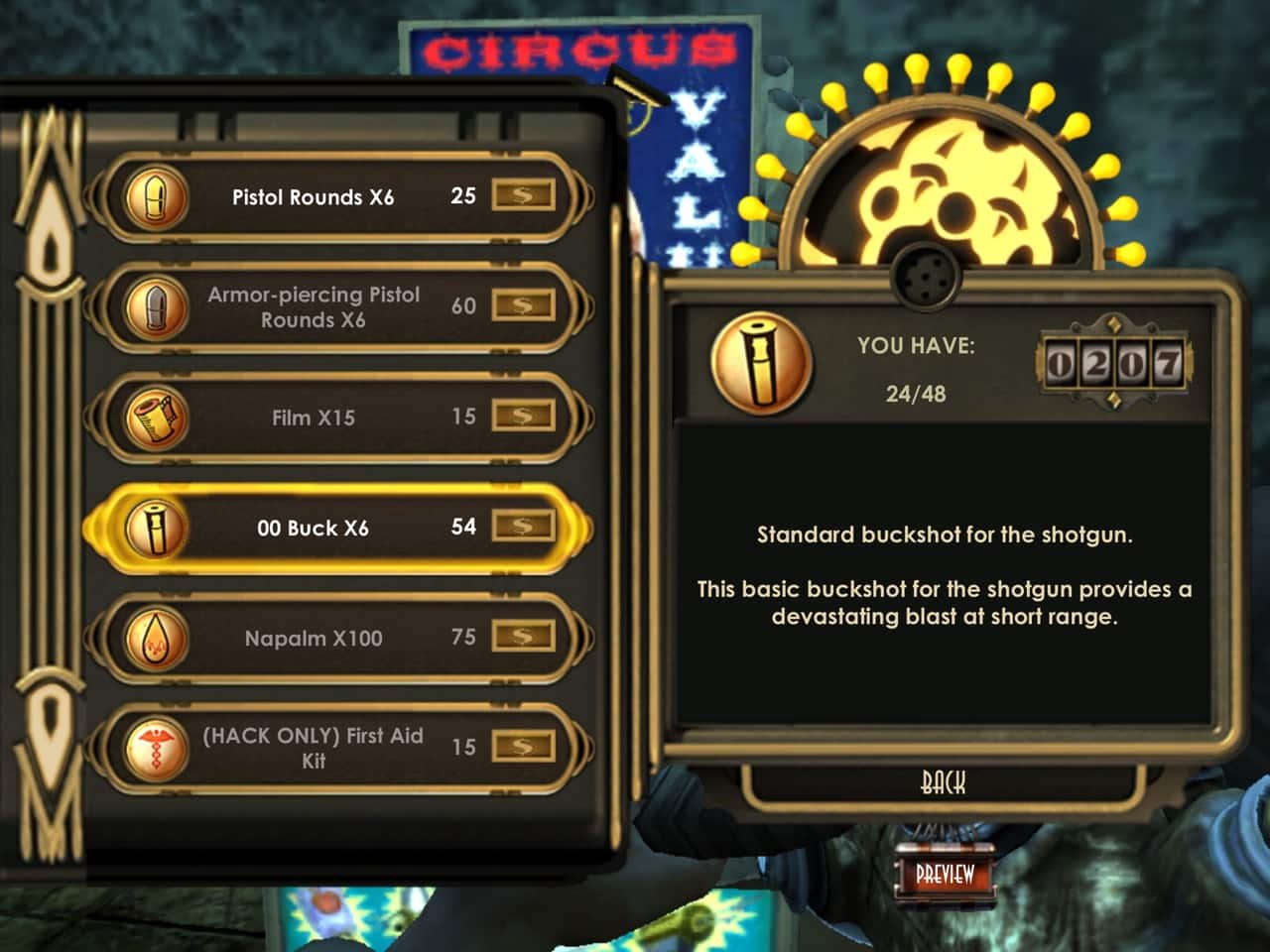Click the Back button
1270x952 pixels.
(943, 783)
